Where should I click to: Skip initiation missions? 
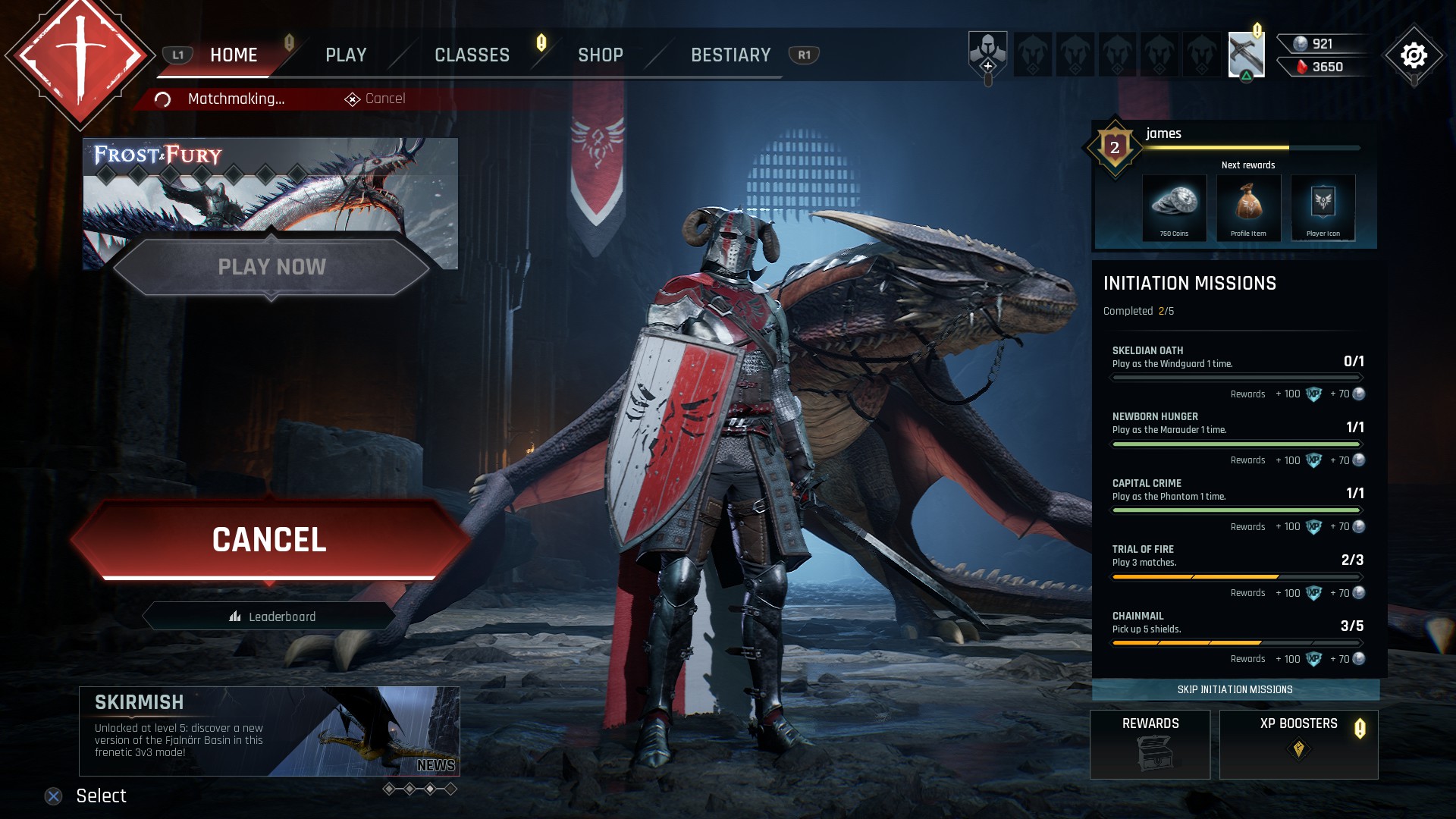1235,689
